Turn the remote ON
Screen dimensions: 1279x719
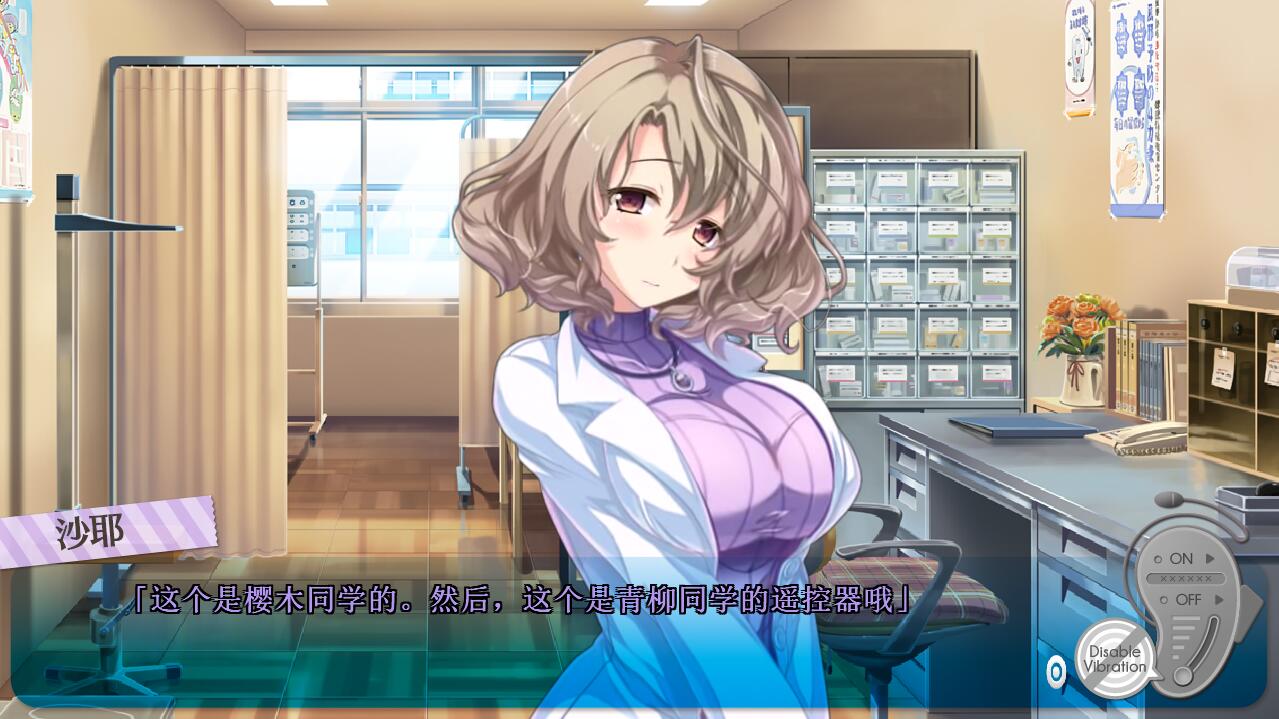(1182, 559)
